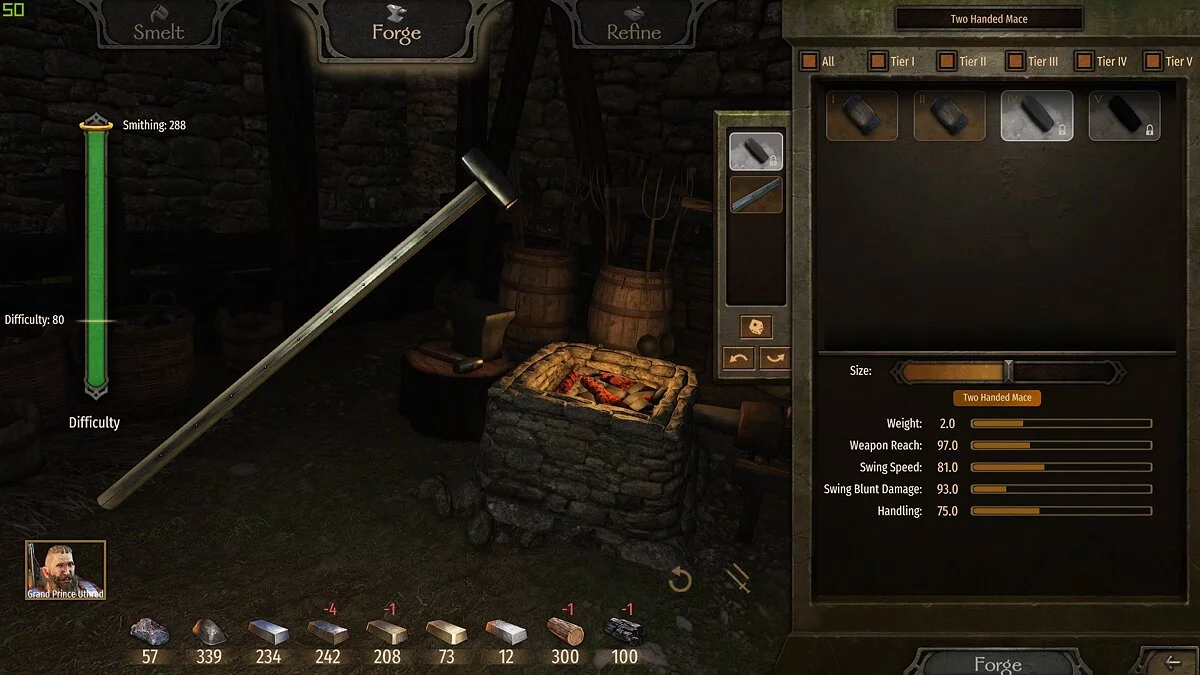This screenshot has width=1200, height=675.
Task: Toggle the Tier III filter checkbox
Action: (1014, 61)
